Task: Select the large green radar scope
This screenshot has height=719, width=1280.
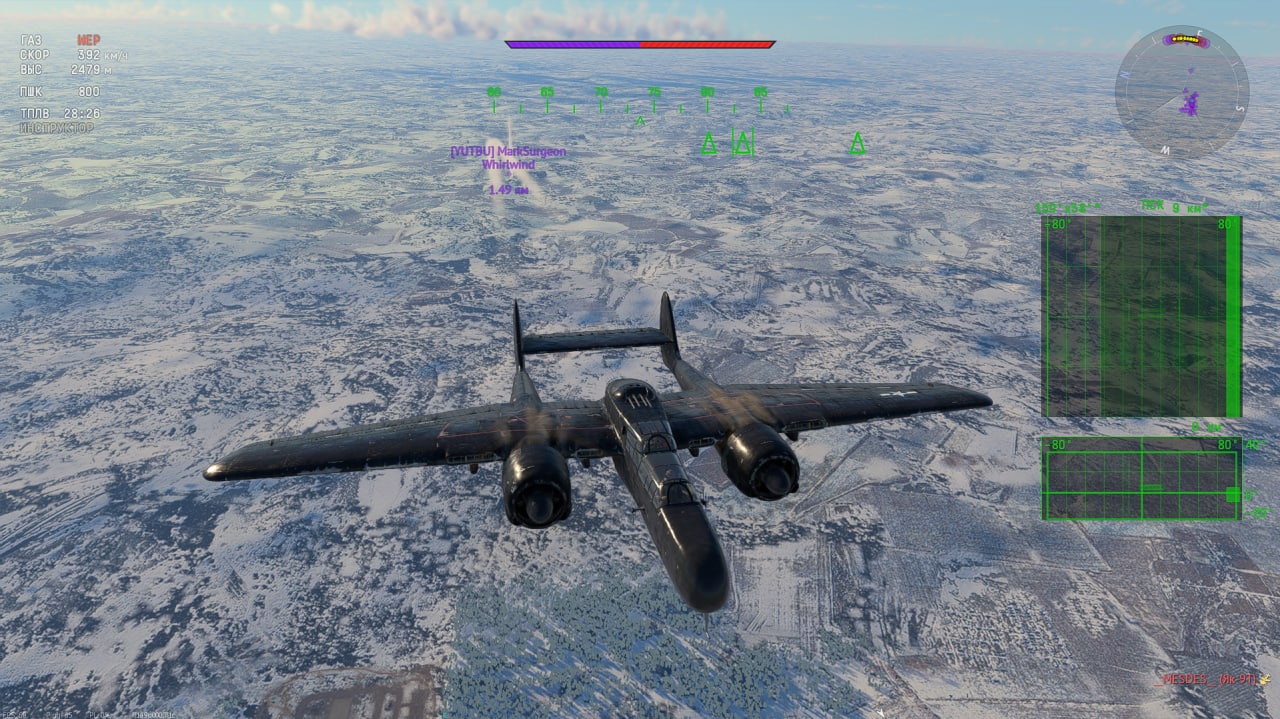Action: [x=1141, y=316]
